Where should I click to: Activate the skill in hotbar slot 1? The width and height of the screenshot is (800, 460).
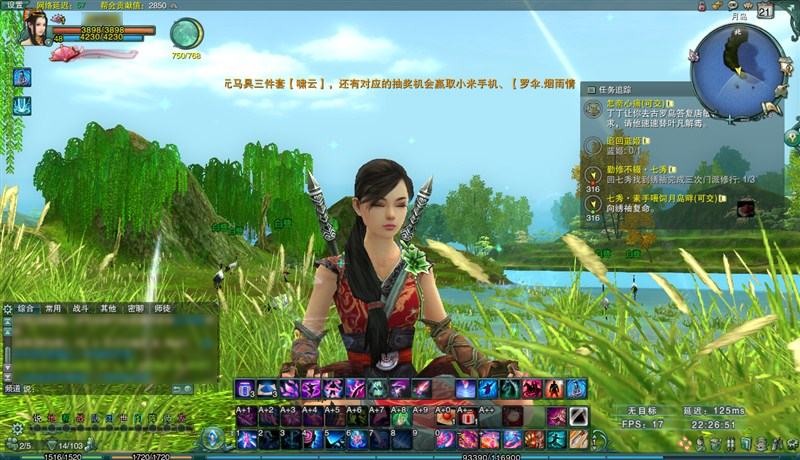click(247, 439)
